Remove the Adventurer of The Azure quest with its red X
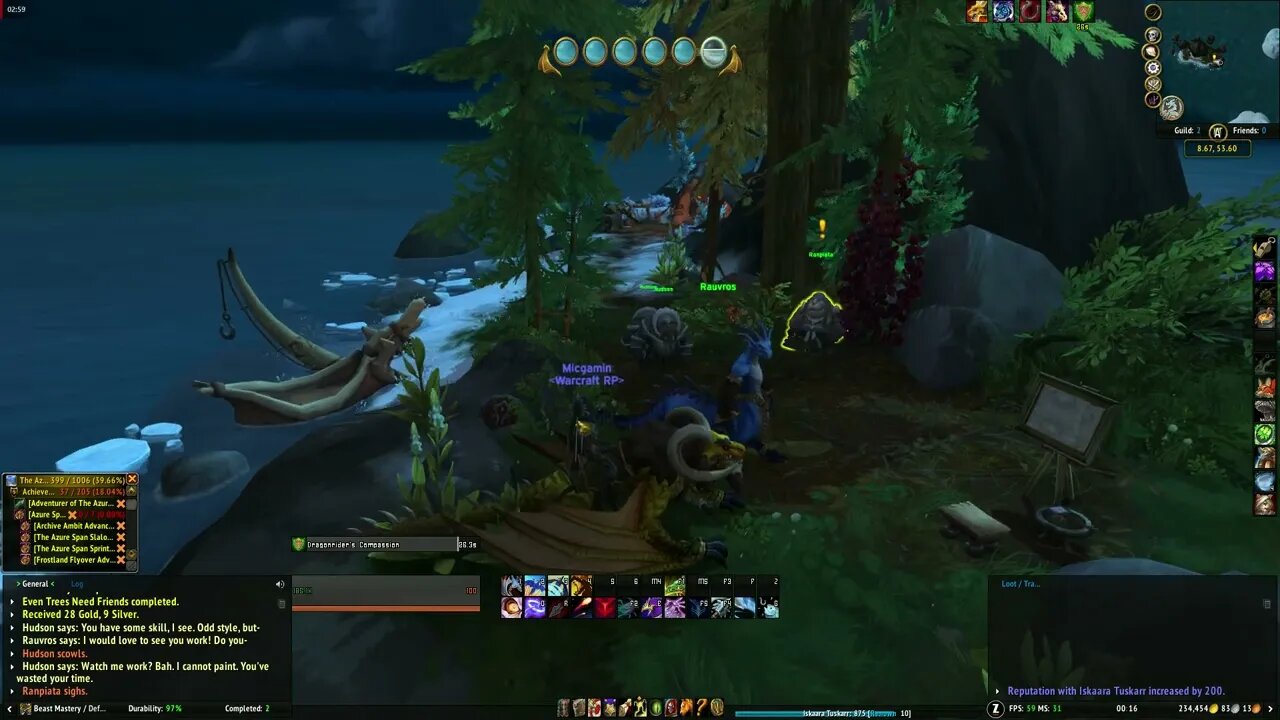Image resolution: width=1280 pixels, height=720 pixels. click(121, 503)
